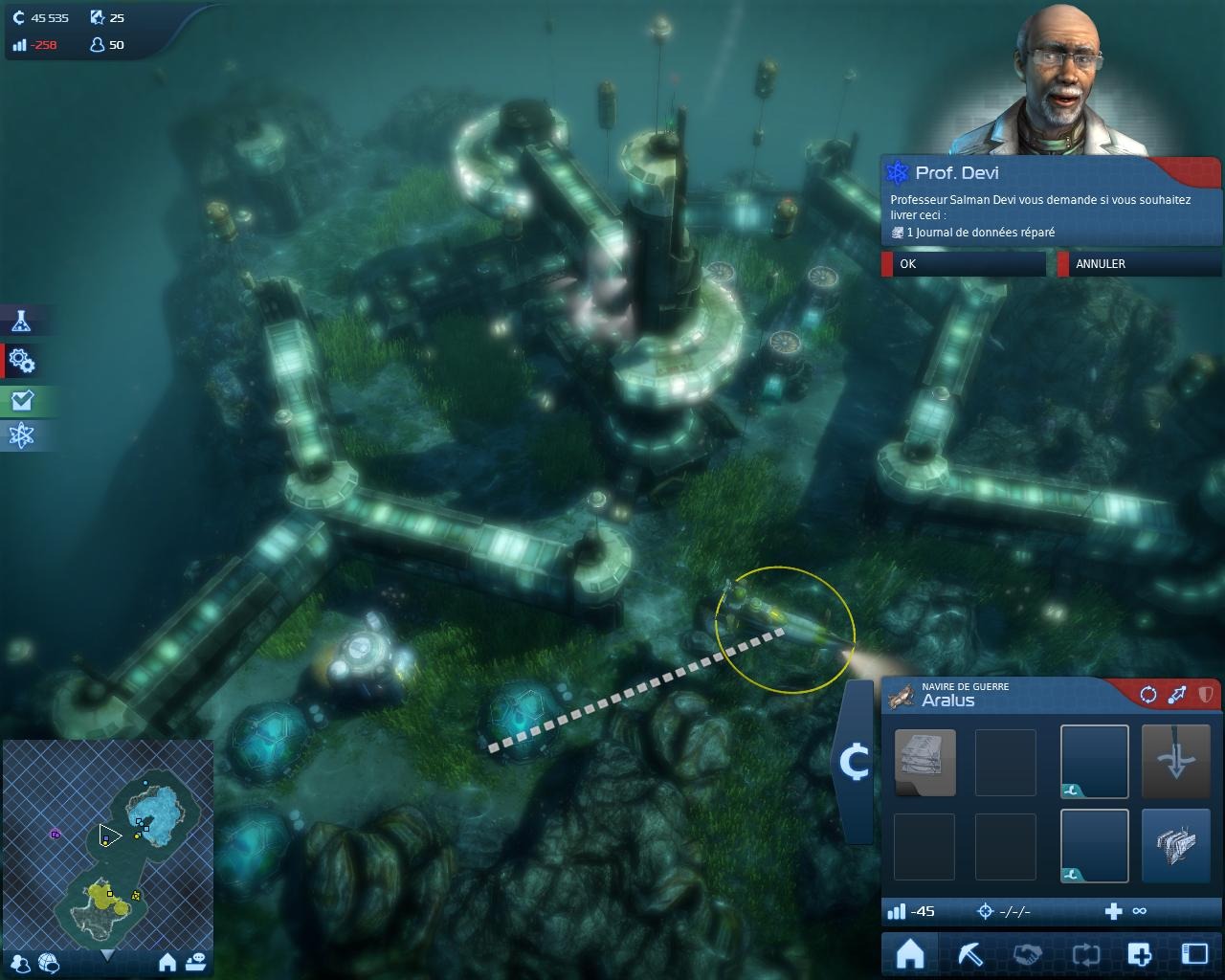Select the data journal cargo slot
Viewport: 1225px width, 980px height.
point(924,762)
